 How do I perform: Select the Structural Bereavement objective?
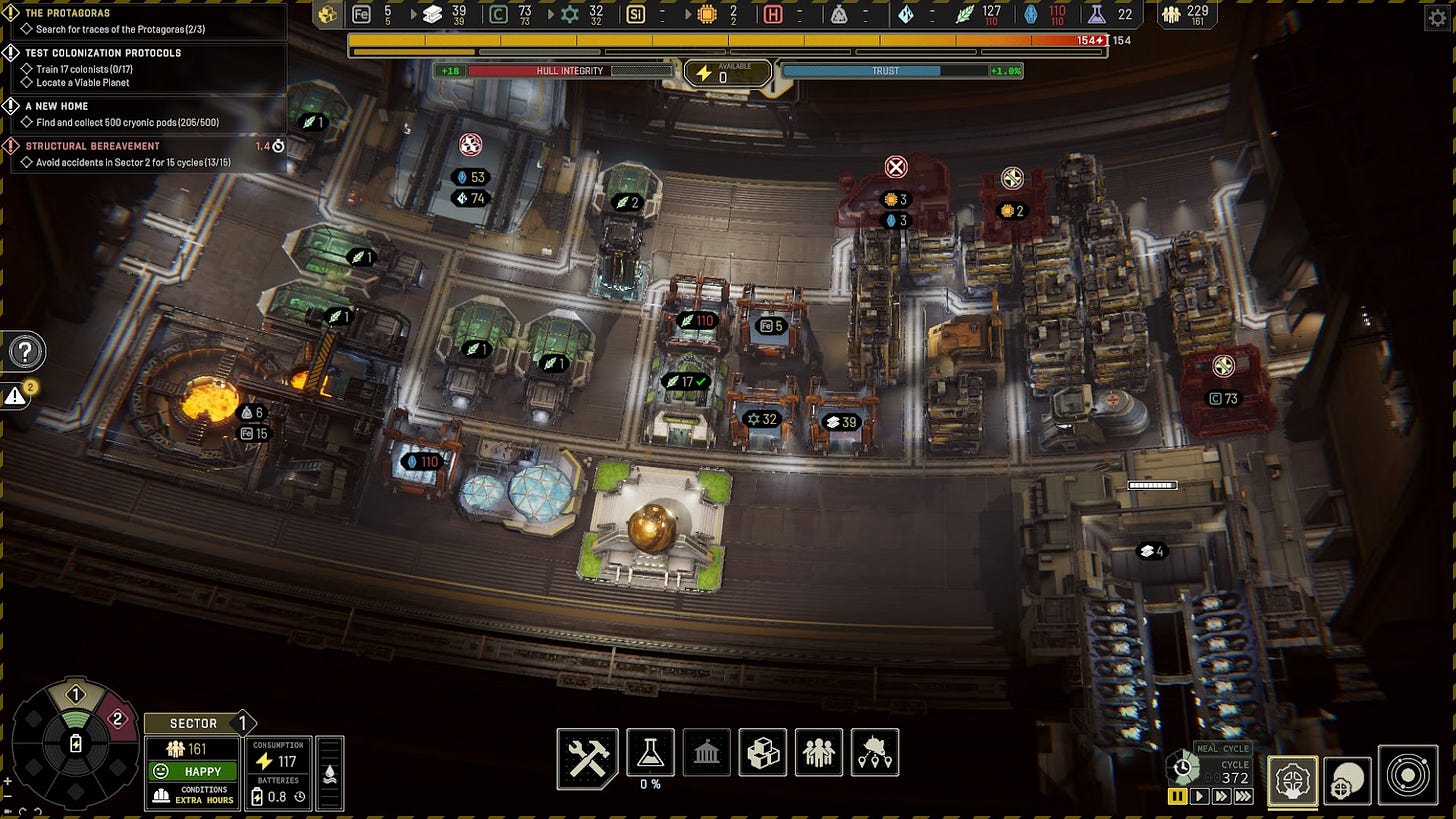tap(92, 146)
